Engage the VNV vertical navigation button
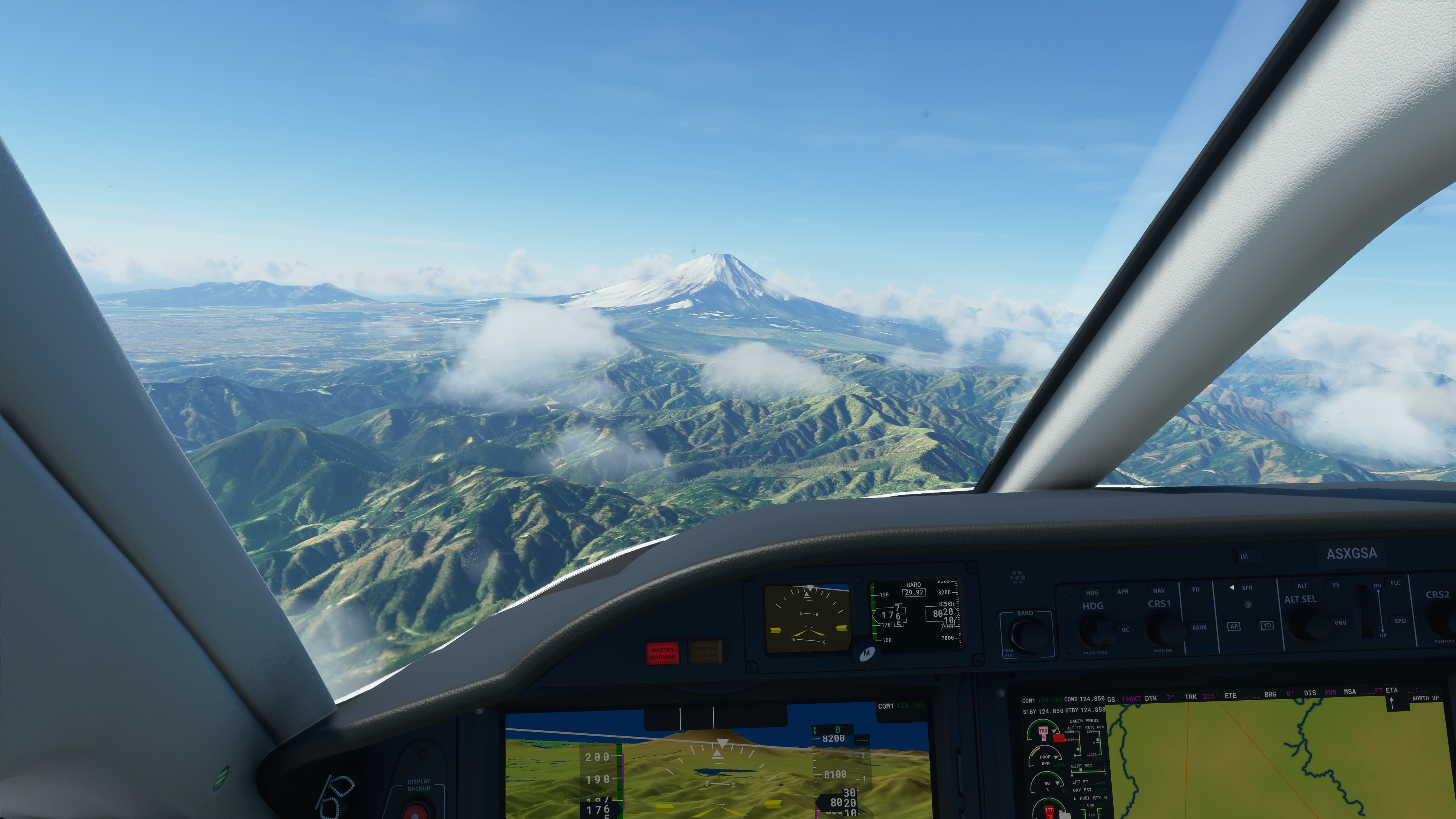Screen dimensions: 1456x819 (1340, 623)
